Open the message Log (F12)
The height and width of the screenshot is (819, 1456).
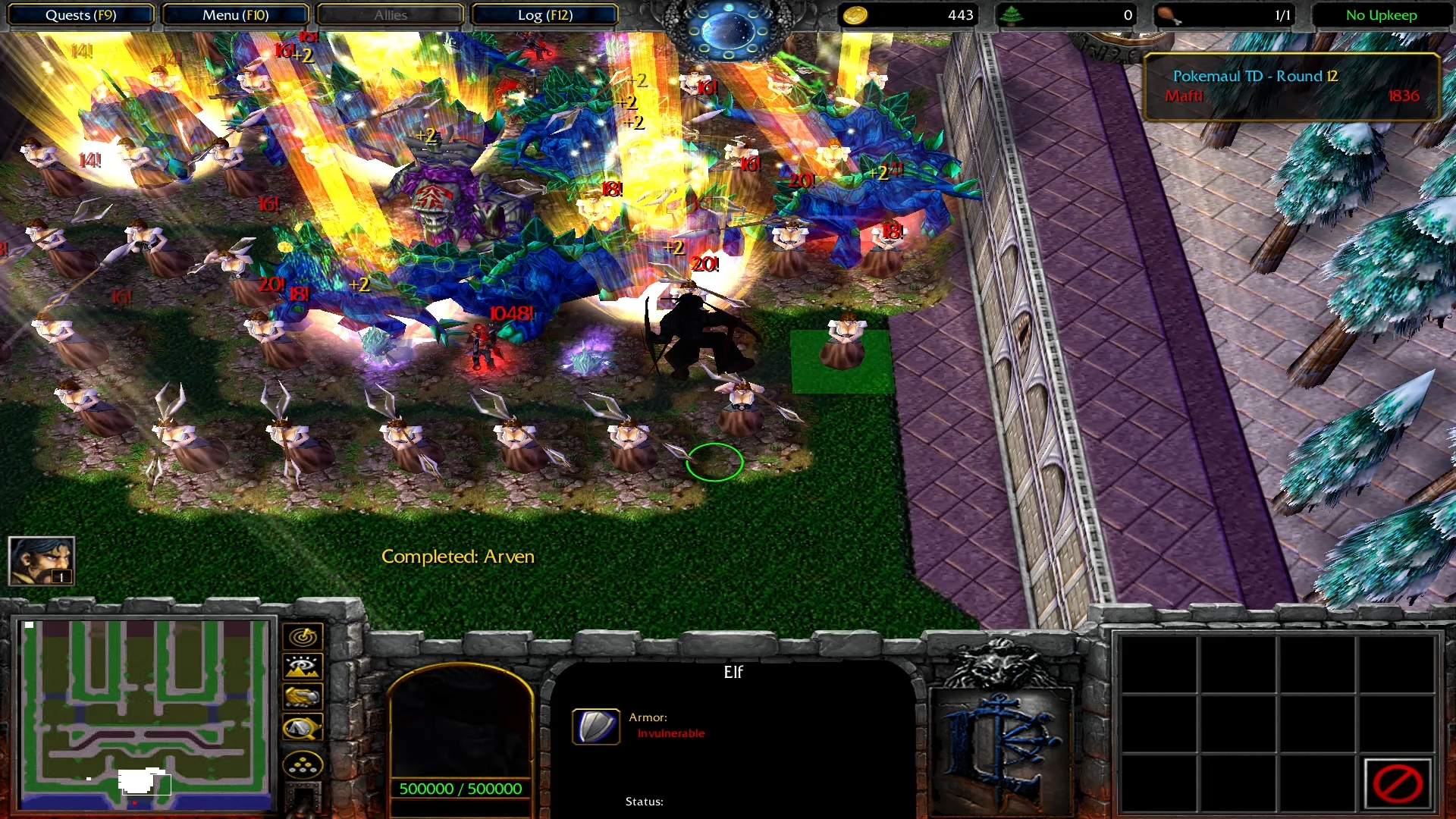pyautogui.click(x=544, y=15)
